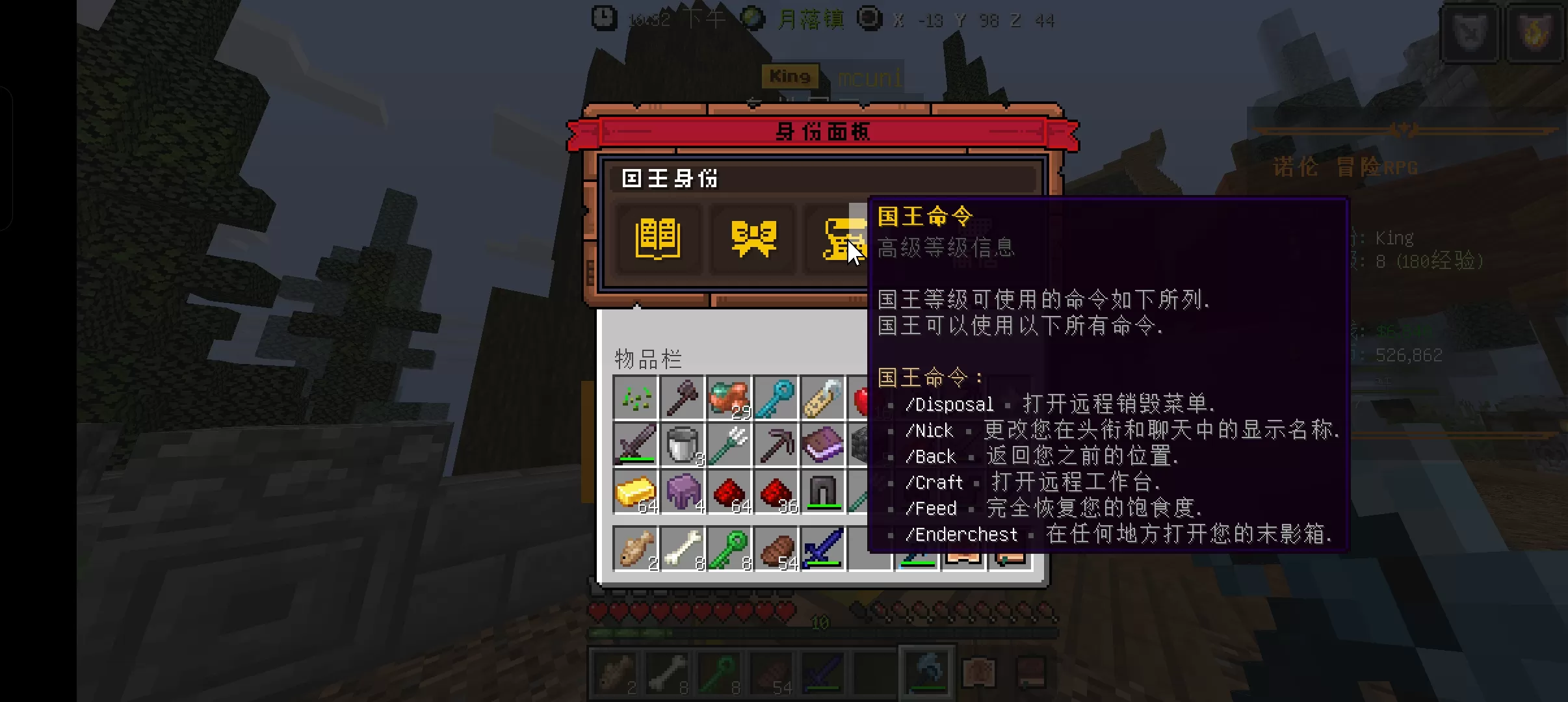Viewport: 1568px width, 702px height.
Task: Click the /Disposal command entry
Action: [950, 404]
